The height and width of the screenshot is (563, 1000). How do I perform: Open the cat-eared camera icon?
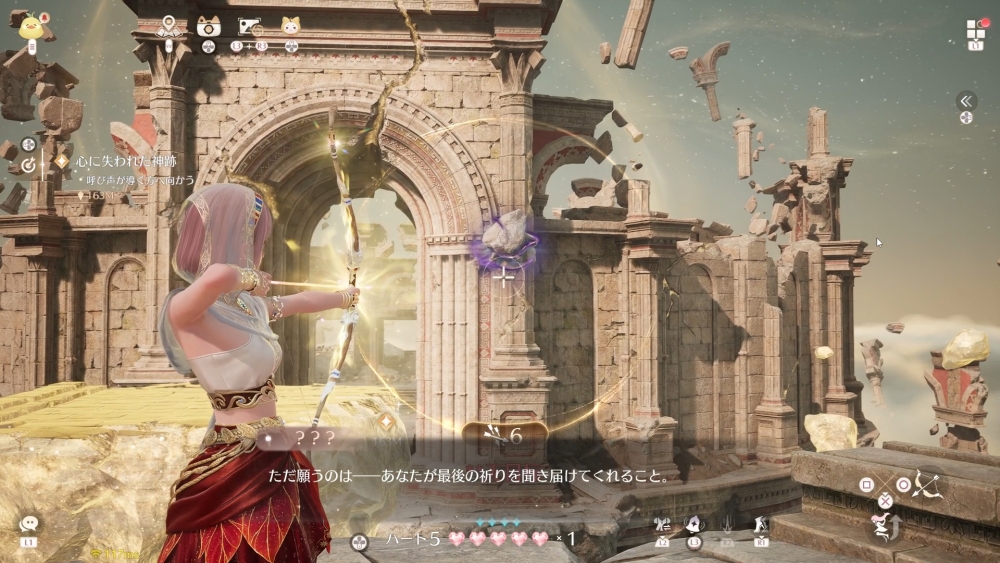coord(208,26)
